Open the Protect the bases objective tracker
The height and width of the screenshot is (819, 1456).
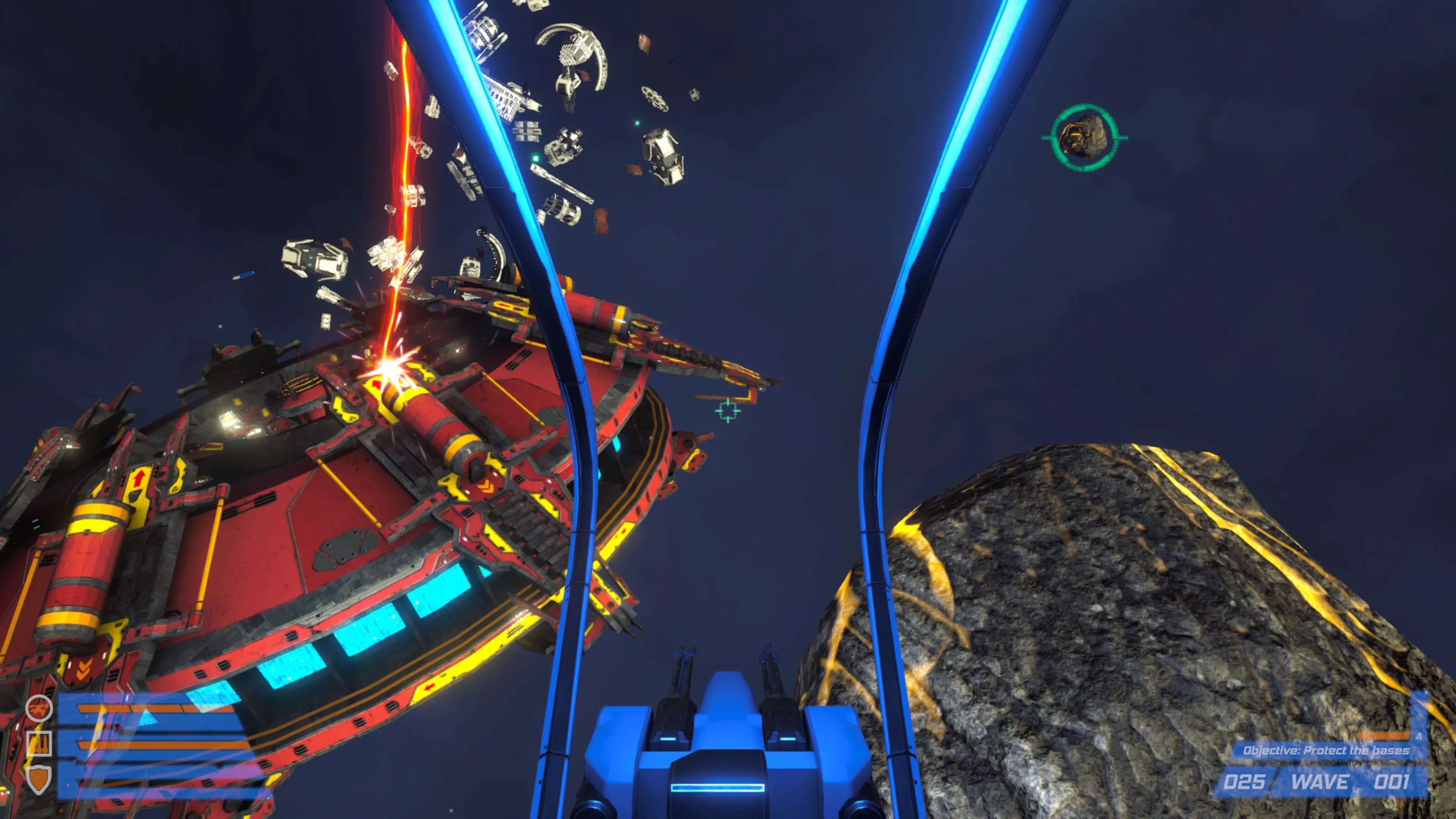pos(1326,750)
